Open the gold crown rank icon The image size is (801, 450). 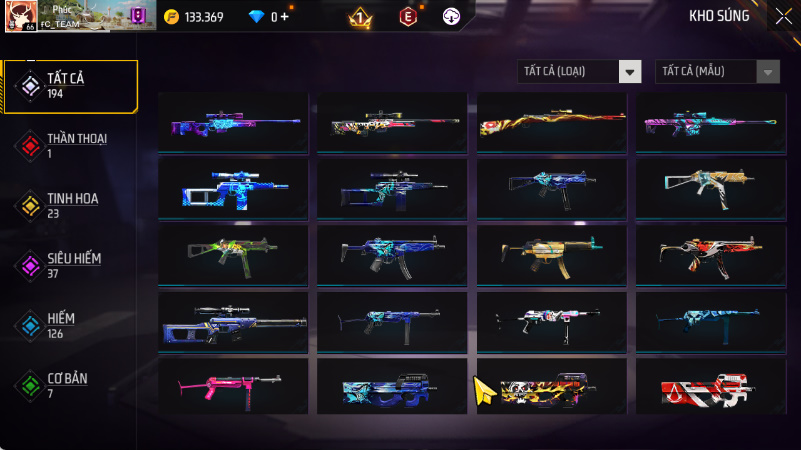tap(360, 17)
